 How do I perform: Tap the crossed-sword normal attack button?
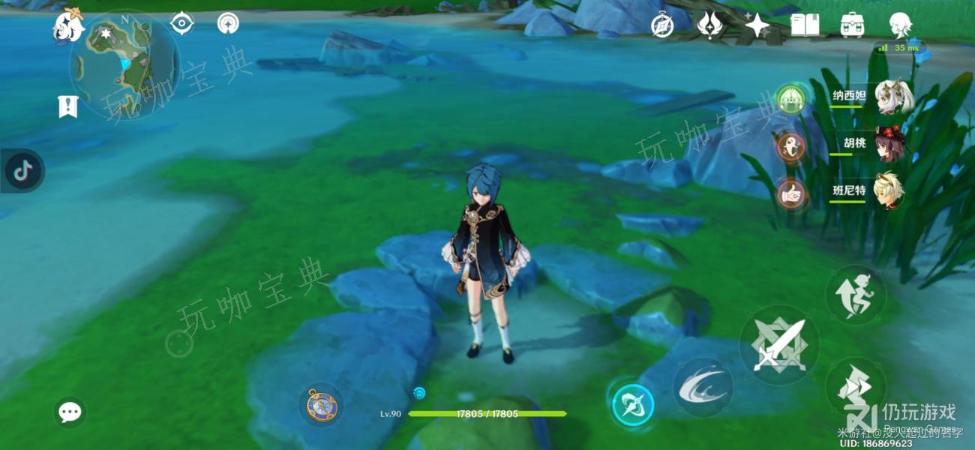click(779, 345)
